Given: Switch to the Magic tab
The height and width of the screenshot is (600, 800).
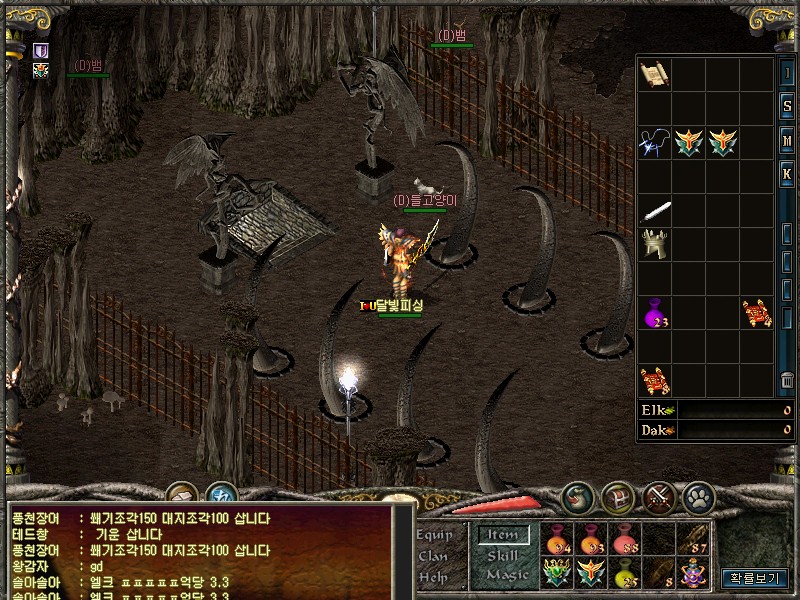Looking at the screenshot, I should [506, 575].
